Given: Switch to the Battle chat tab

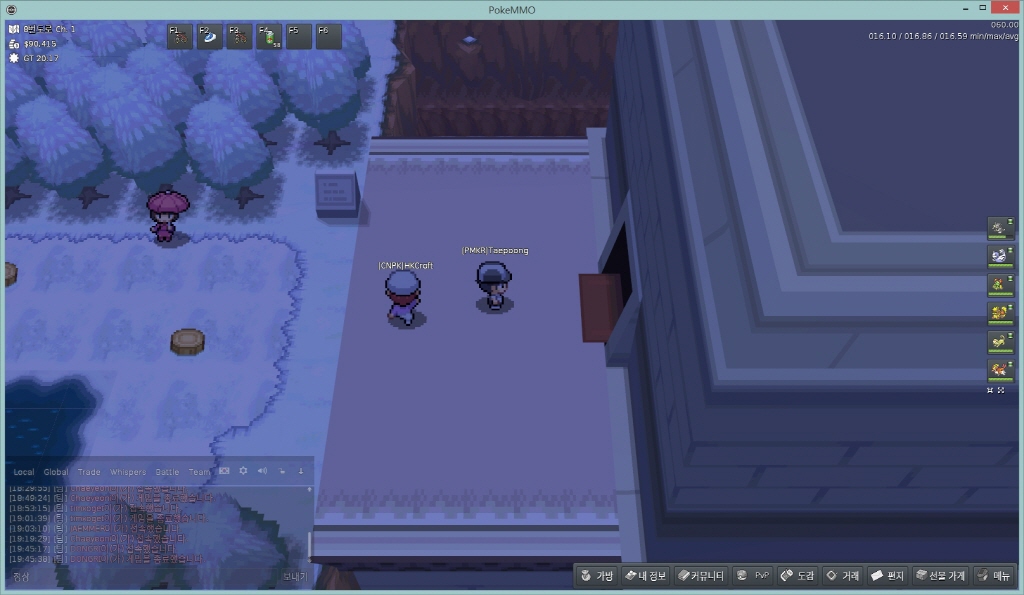Looking at the screenshot, I should pos(167,472).
